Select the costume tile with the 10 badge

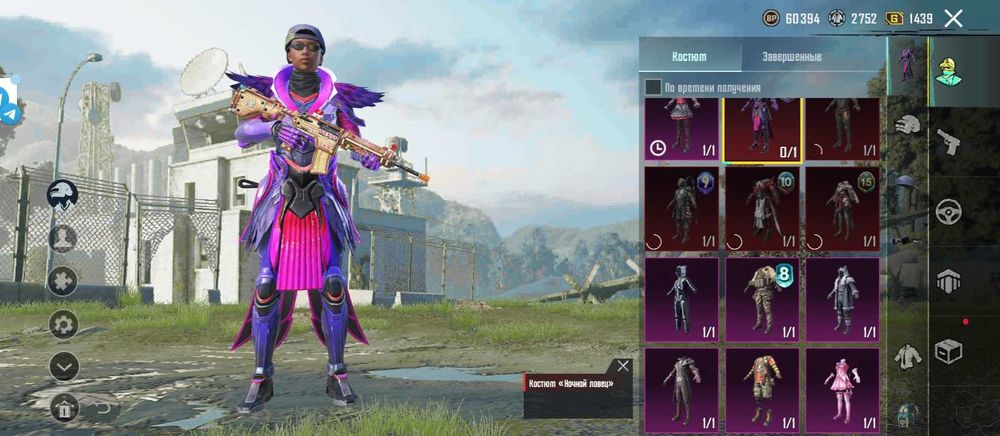(x=762, y=208)
